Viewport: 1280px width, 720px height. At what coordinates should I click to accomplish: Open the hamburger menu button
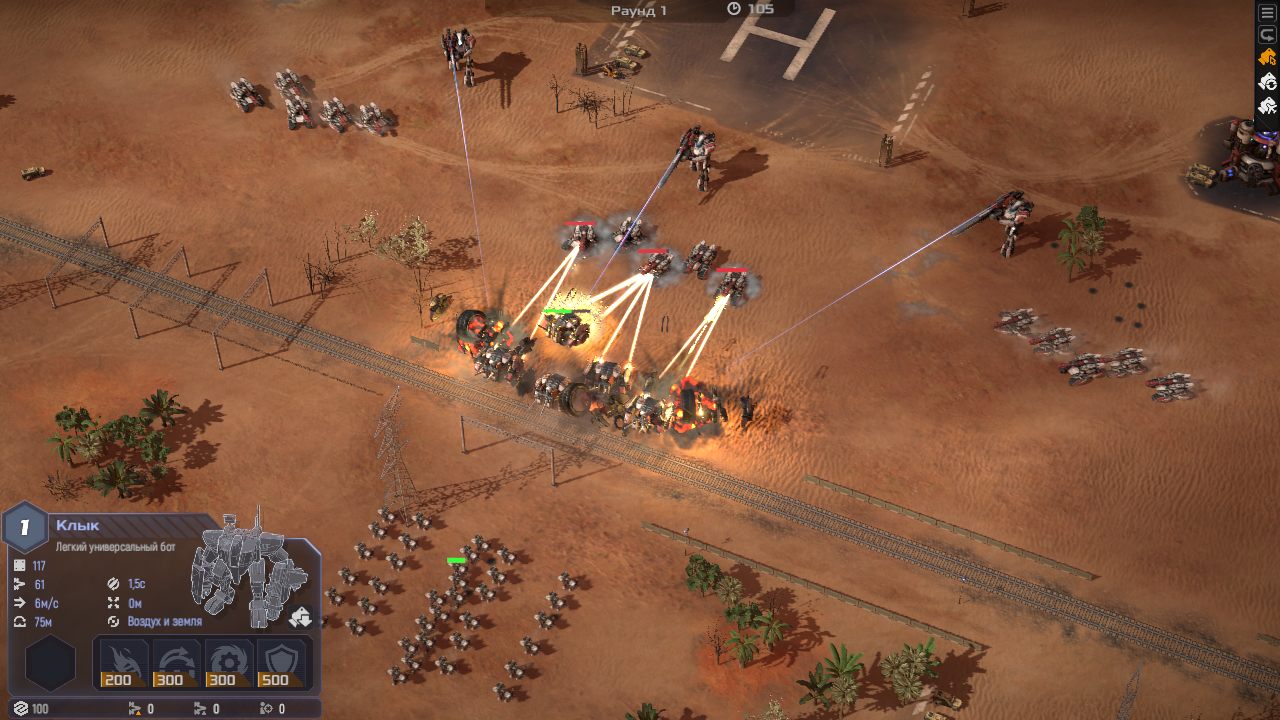[1268, 12]
